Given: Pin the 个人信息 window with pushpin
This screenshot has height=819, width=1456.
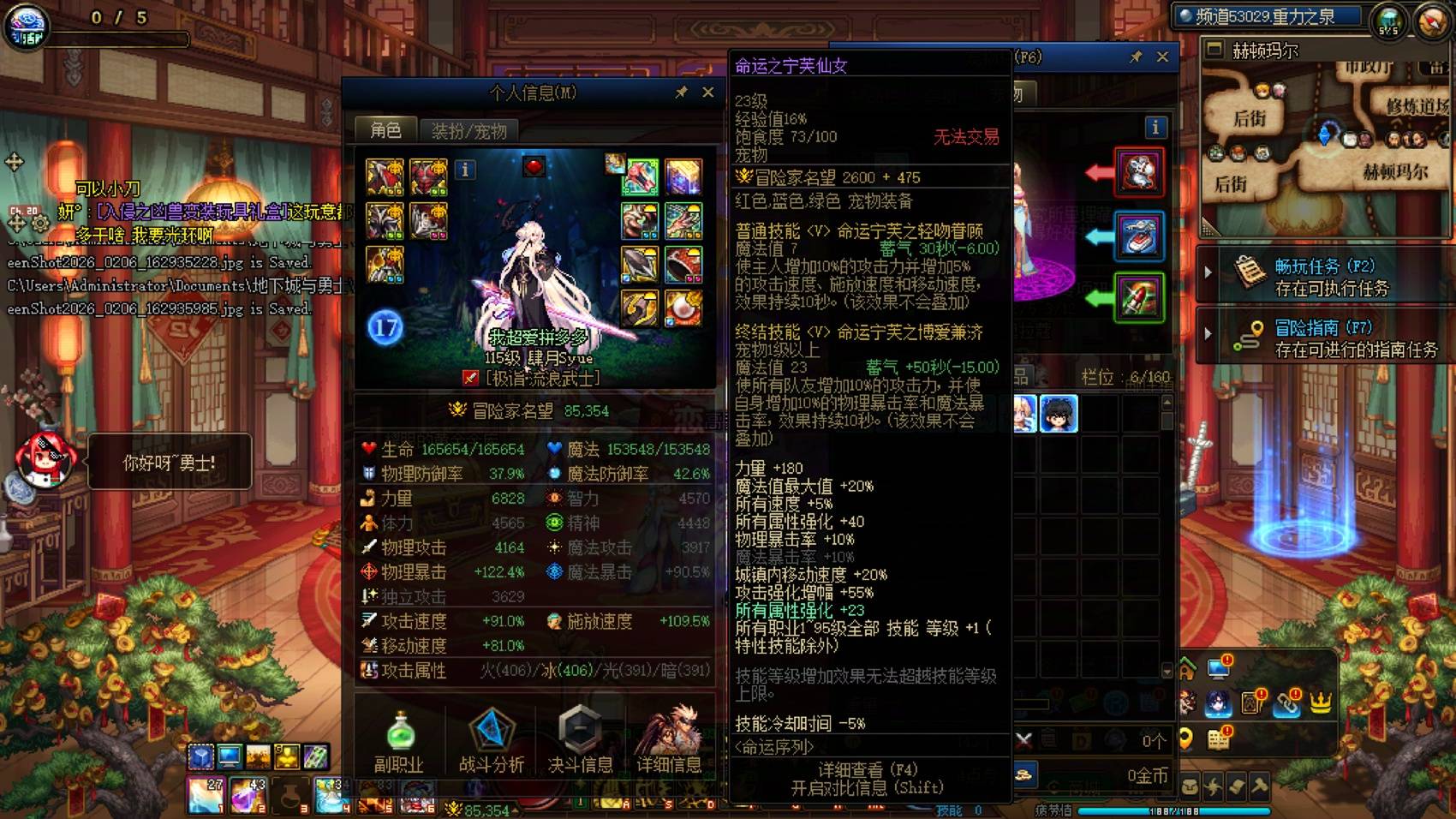Looking at the screenshot, I should click(683, 93).
